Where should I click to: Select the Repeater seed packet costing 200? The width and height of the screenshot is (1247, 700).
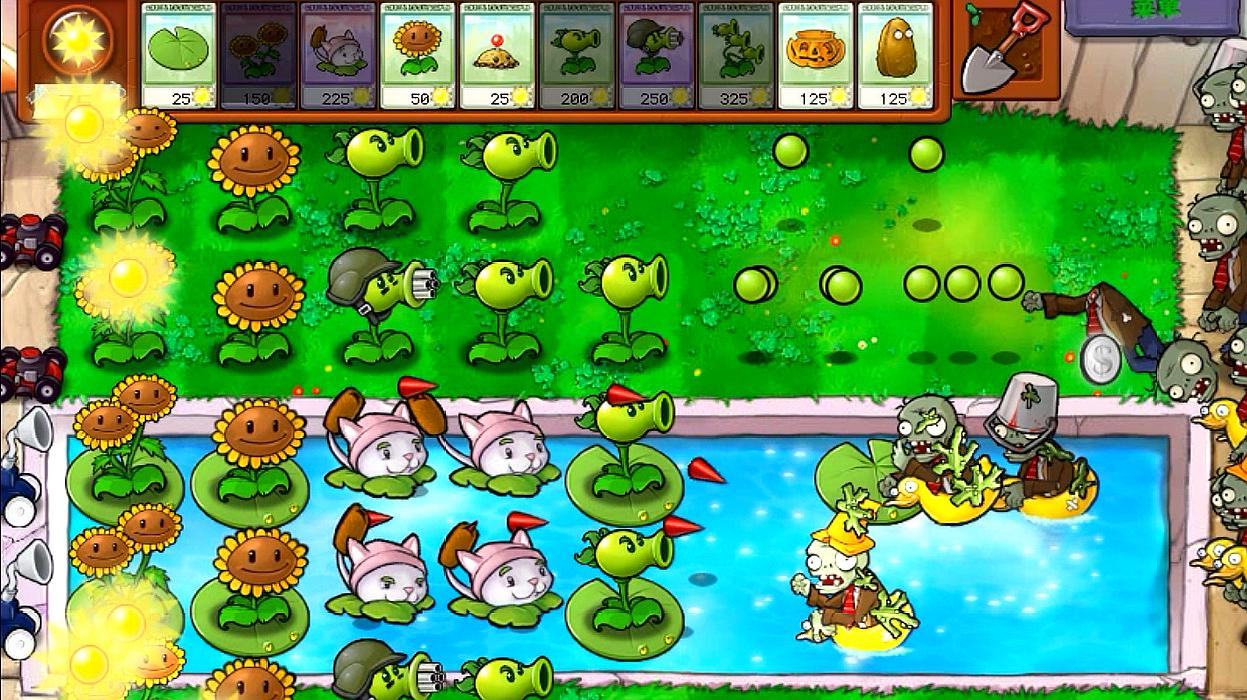point(576,55)
